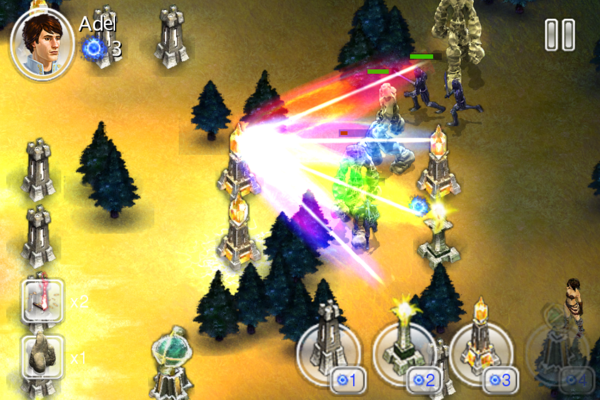Pause the game
Viewport: 600px width, 400px height.
point(559,35)
